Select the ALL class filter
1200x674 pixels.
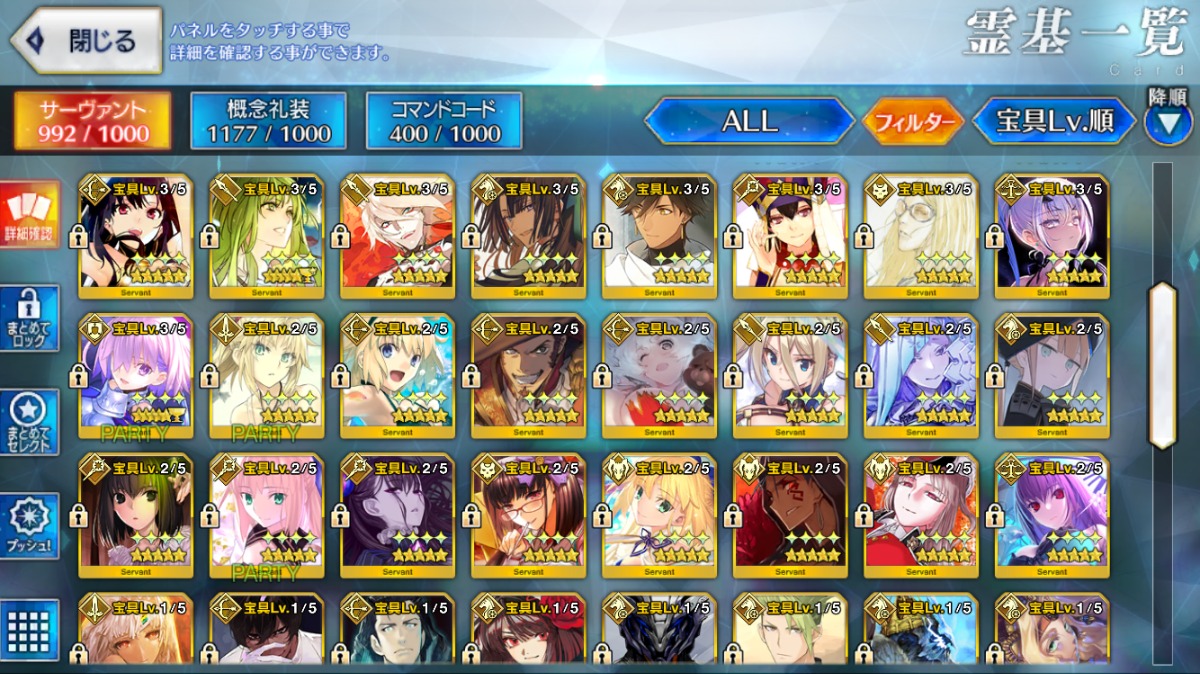pyautogui.click(x=750, y=121)
